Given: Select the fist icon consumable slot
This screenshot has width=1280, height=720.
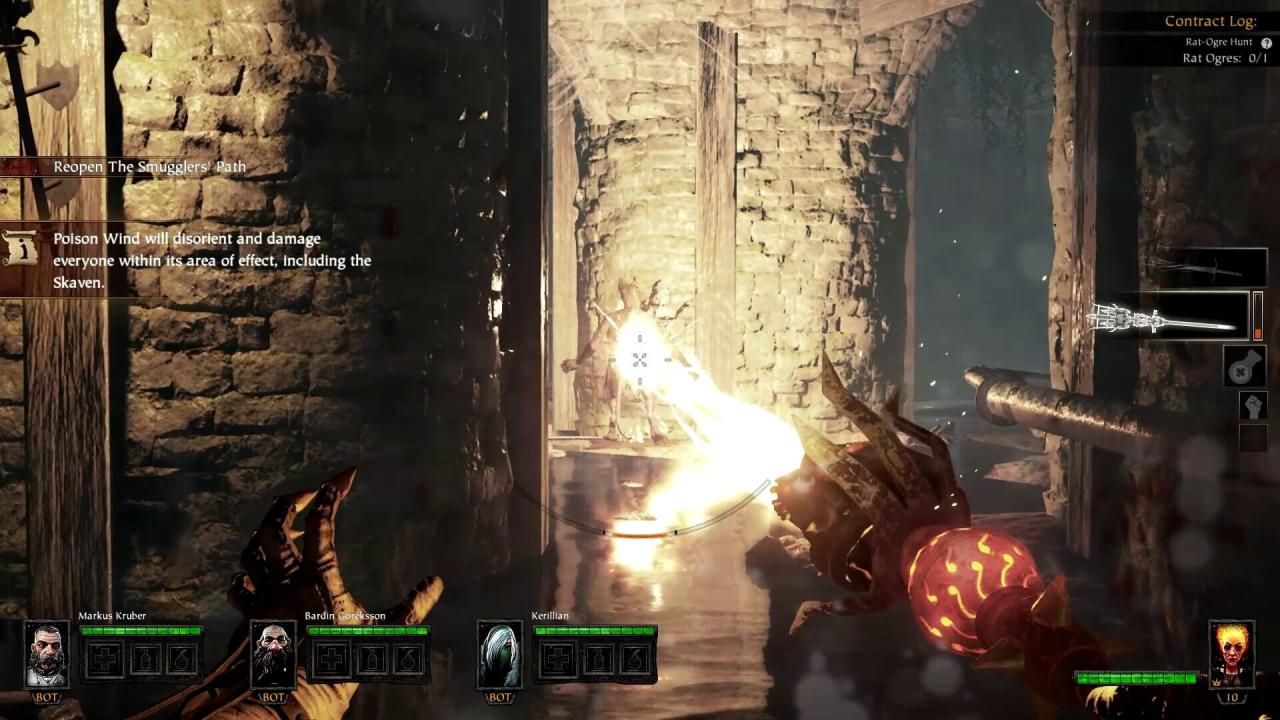Looking at the screenshot, I should point(1252,405).
